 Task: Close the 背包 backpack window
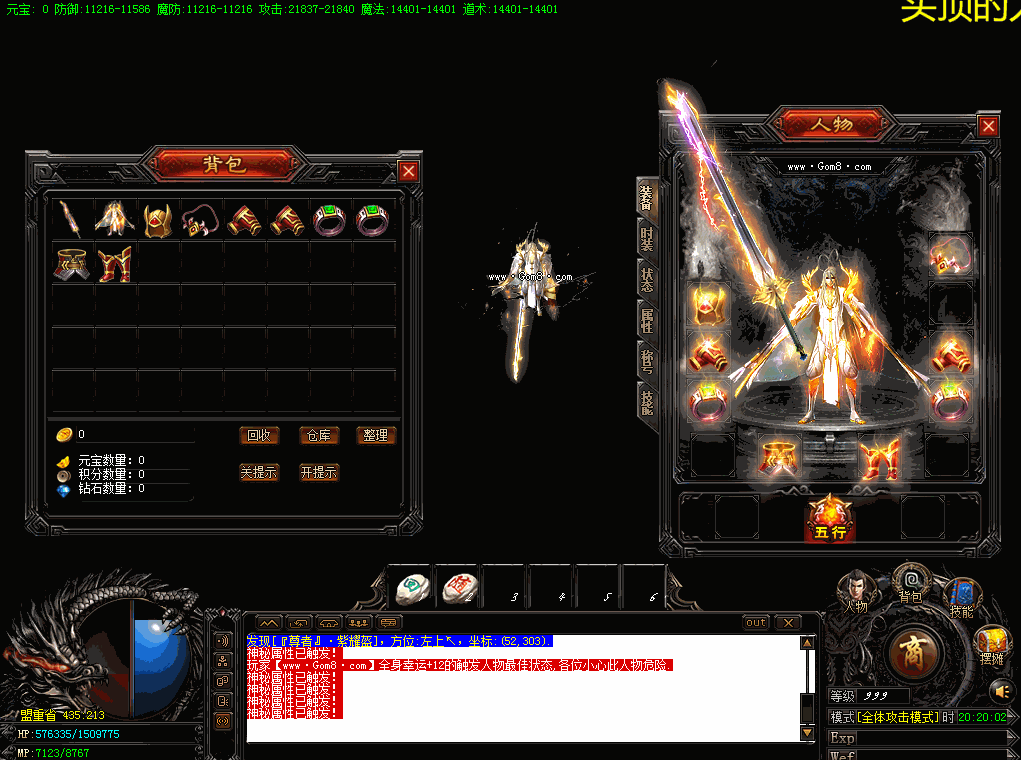[x=408, y=171]
